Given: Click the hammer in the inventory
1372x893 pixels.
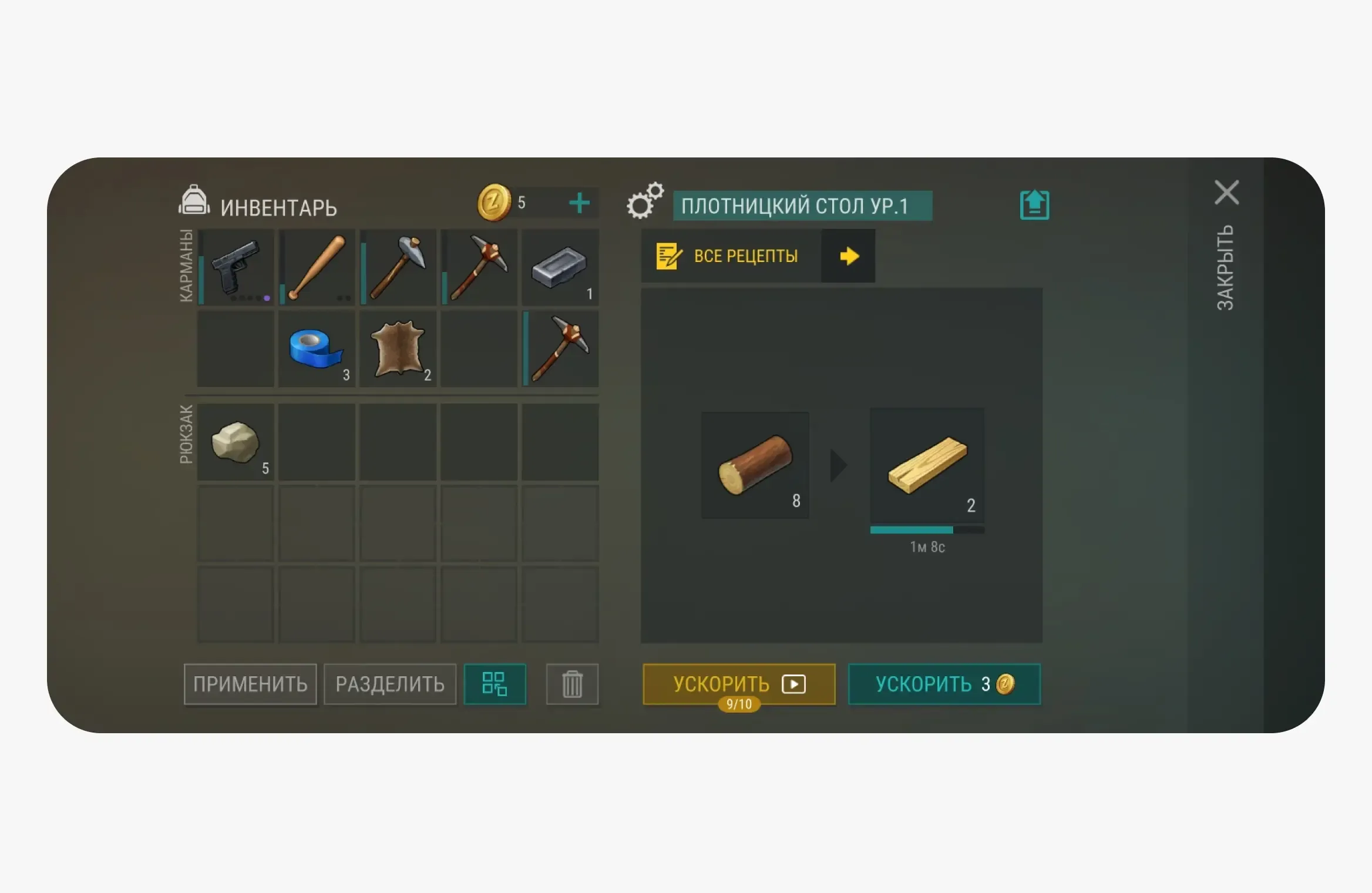Looking at the screenshot, I should click(x=398, y=268).
